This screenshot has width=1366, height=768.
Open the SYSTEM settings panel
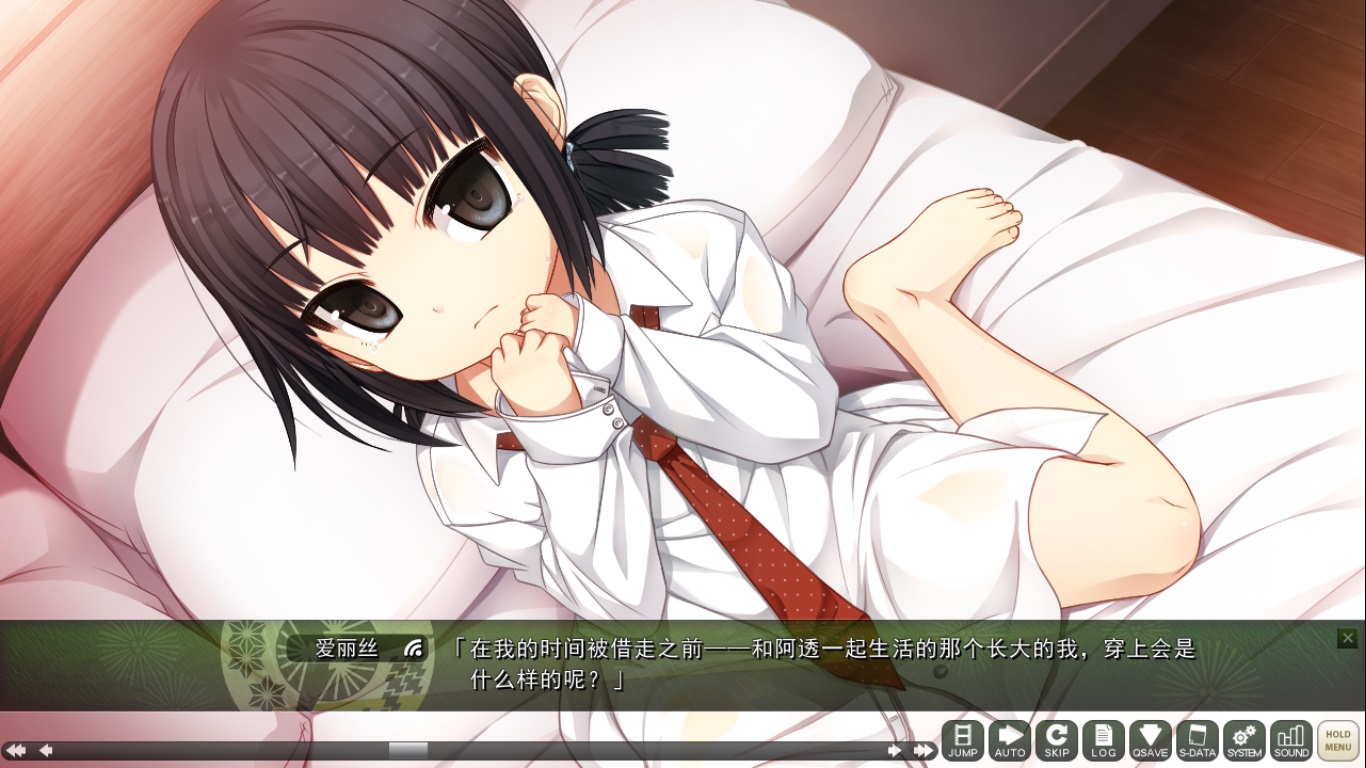tap(1245, 741)
